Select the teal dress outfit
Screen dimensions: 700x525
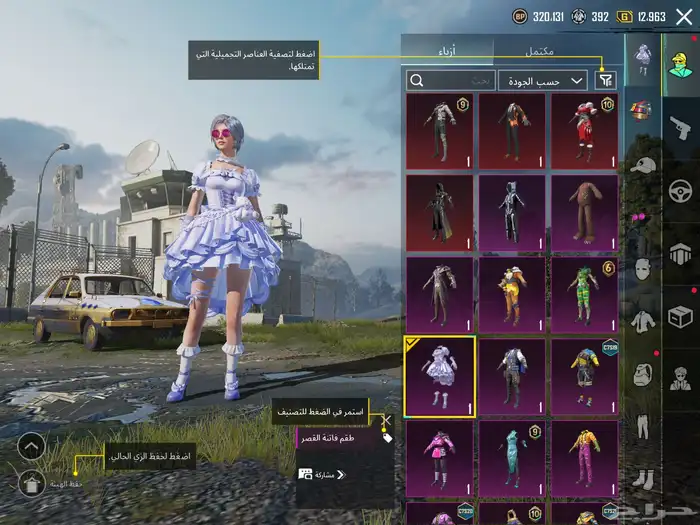coord(512,457)
